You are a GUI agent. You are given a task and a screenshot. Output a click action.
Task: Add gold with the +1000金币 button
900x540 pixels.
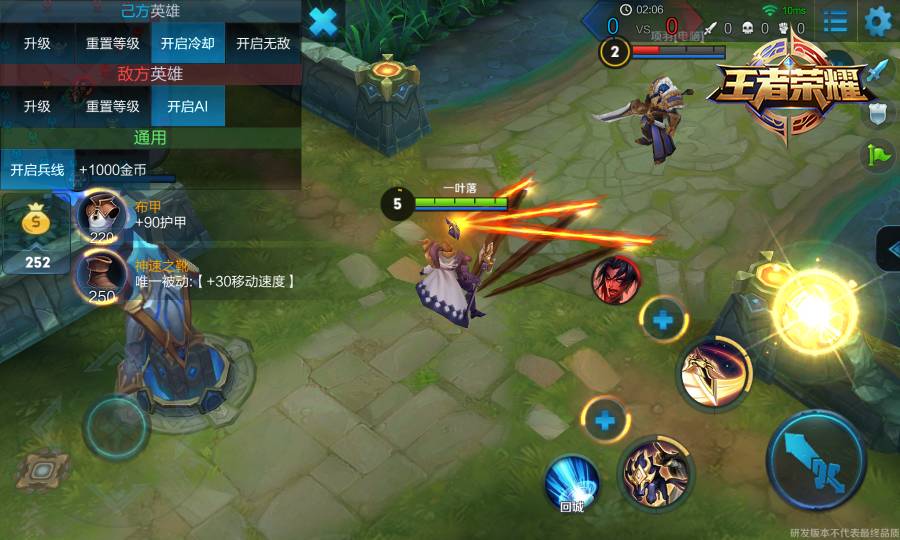[x=113, y=170]
